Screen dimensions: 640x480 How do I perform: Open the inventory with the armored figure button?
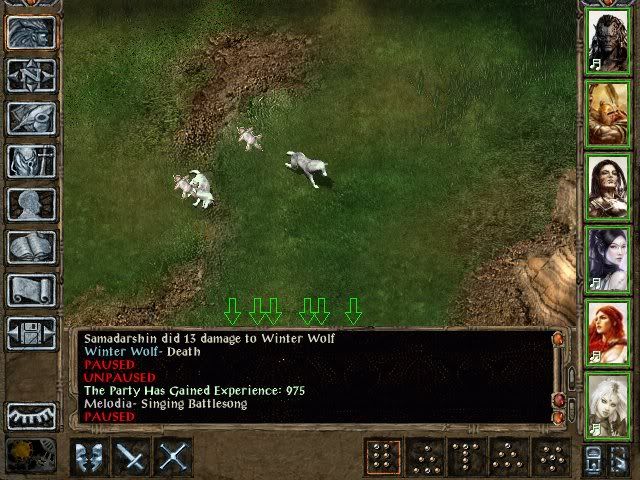(x=31, y=161)
